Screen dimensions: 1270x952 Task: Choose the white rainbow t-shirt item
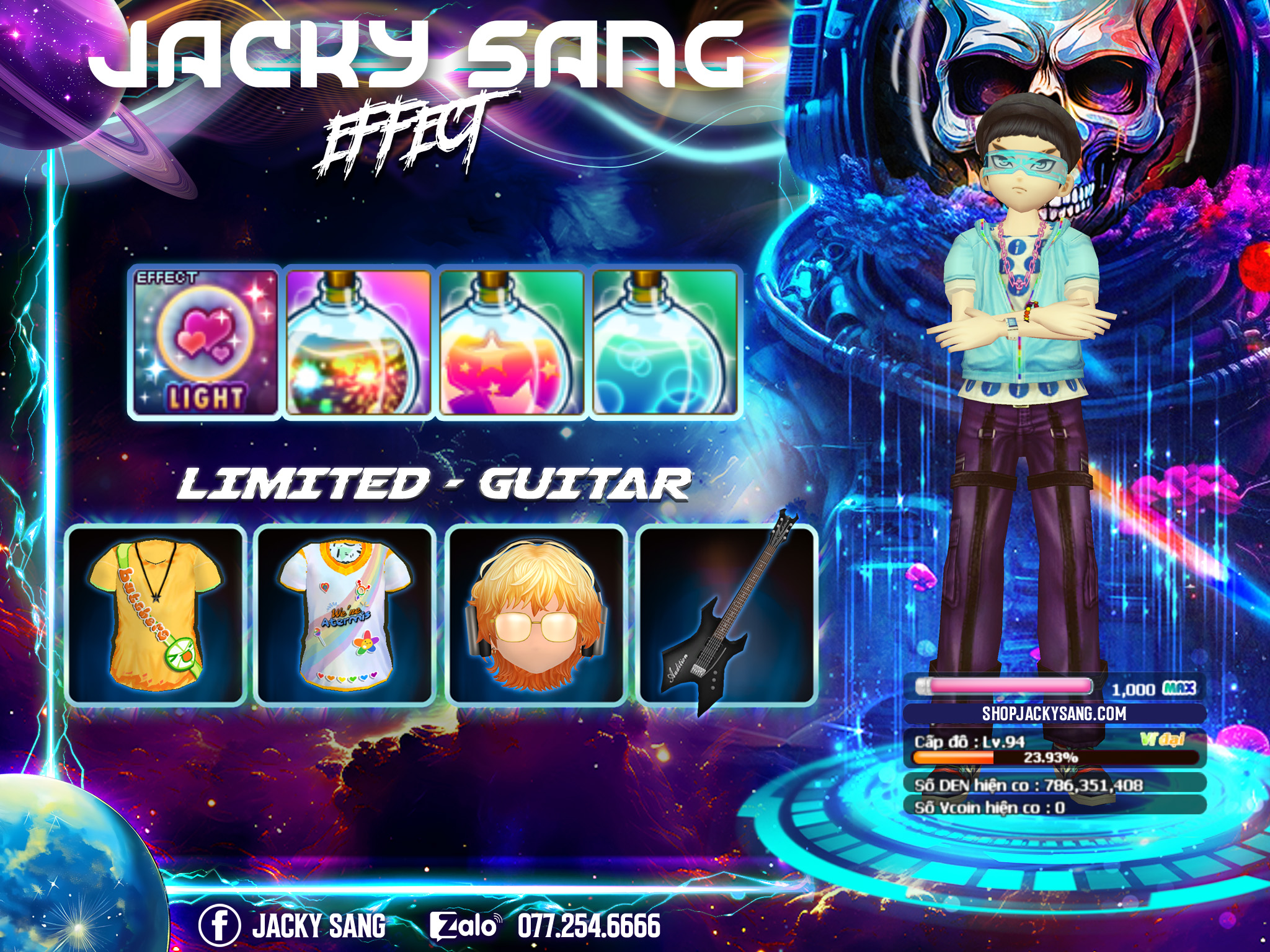345,615
